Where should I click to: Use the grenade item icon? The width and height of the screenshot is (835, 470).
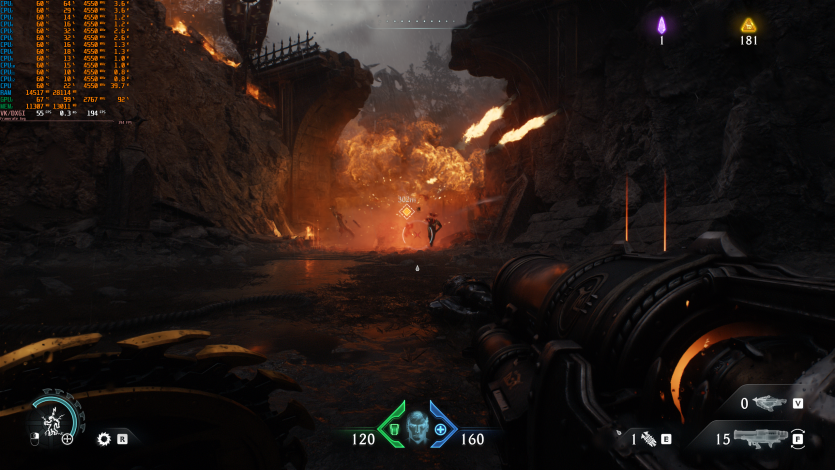tap(648, 438)
